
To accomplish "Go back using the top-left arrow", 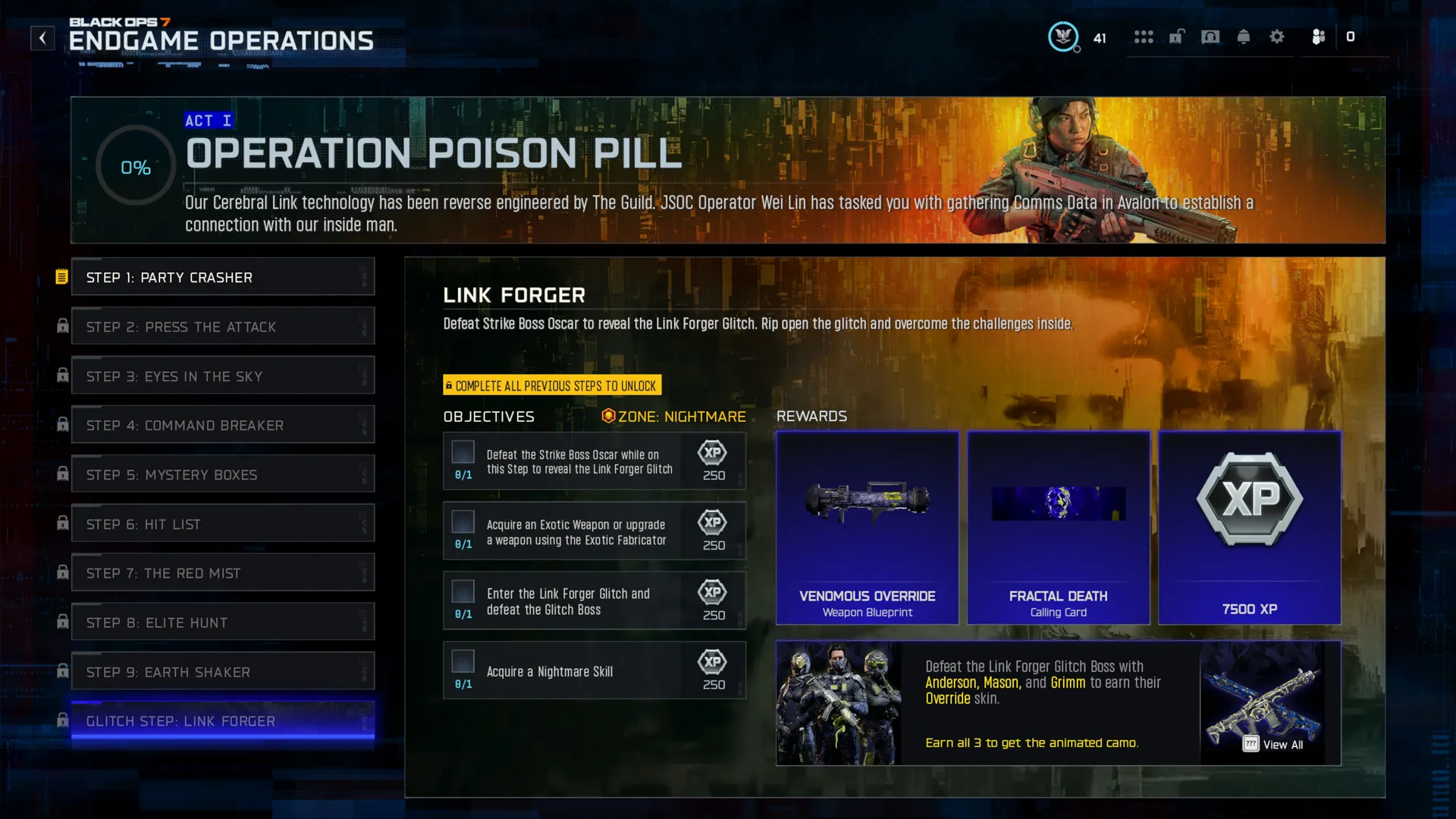I will (x=42, y=37).
